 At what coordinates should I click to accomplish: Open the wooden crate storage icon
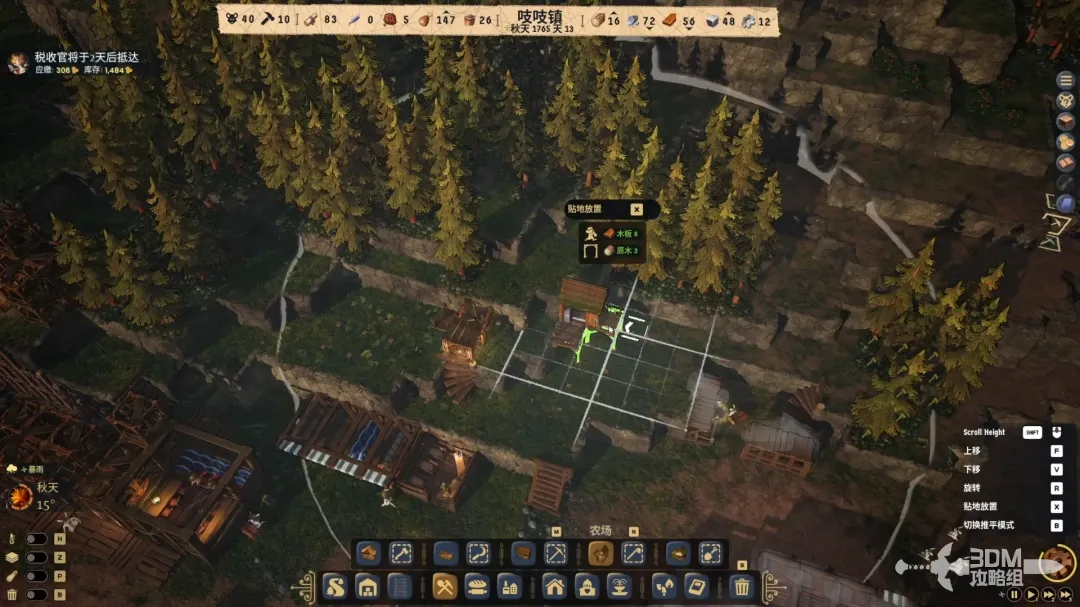coord(1066,120)
